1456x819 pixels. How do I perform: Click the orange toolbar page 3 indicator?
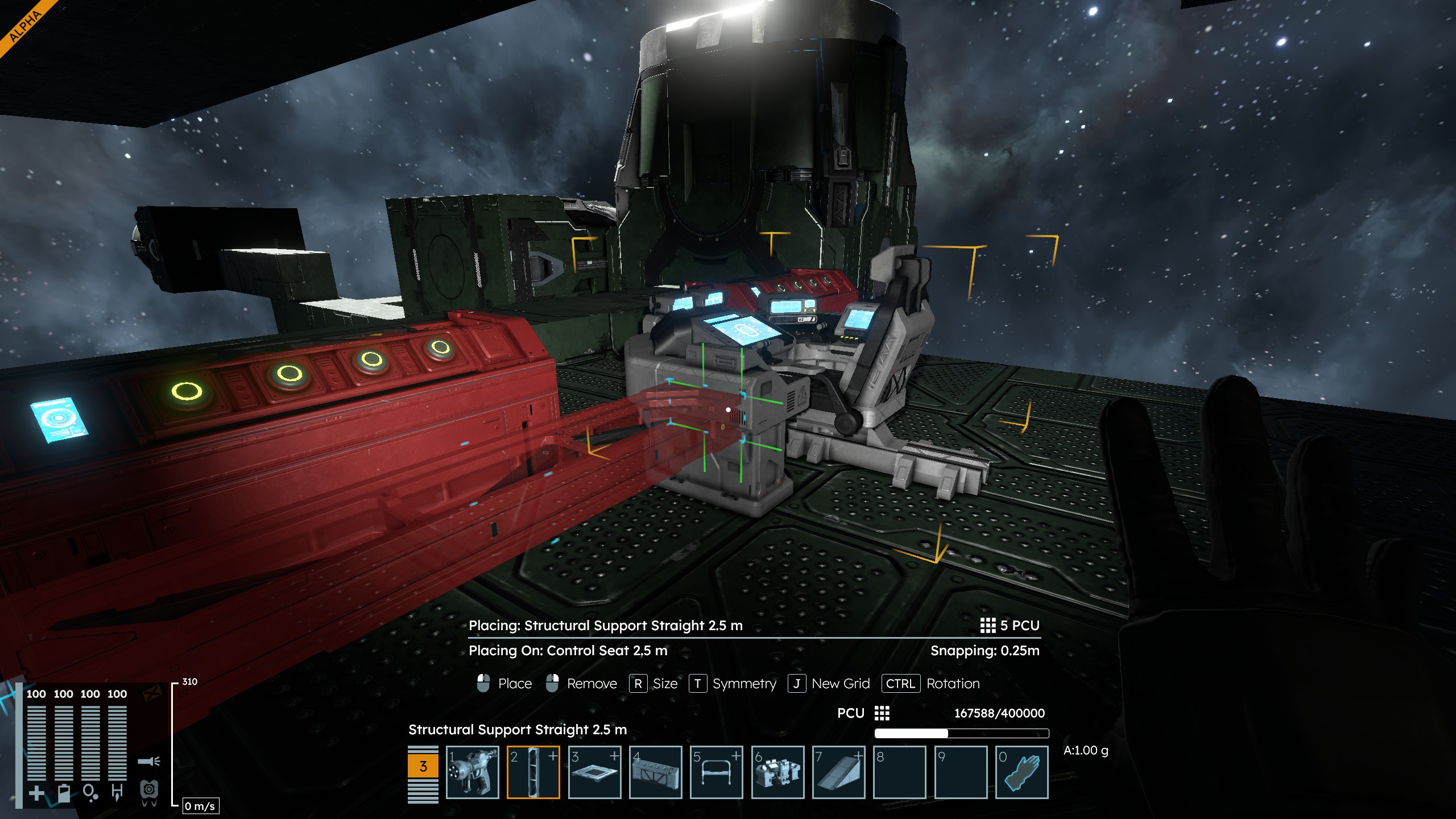423,766
